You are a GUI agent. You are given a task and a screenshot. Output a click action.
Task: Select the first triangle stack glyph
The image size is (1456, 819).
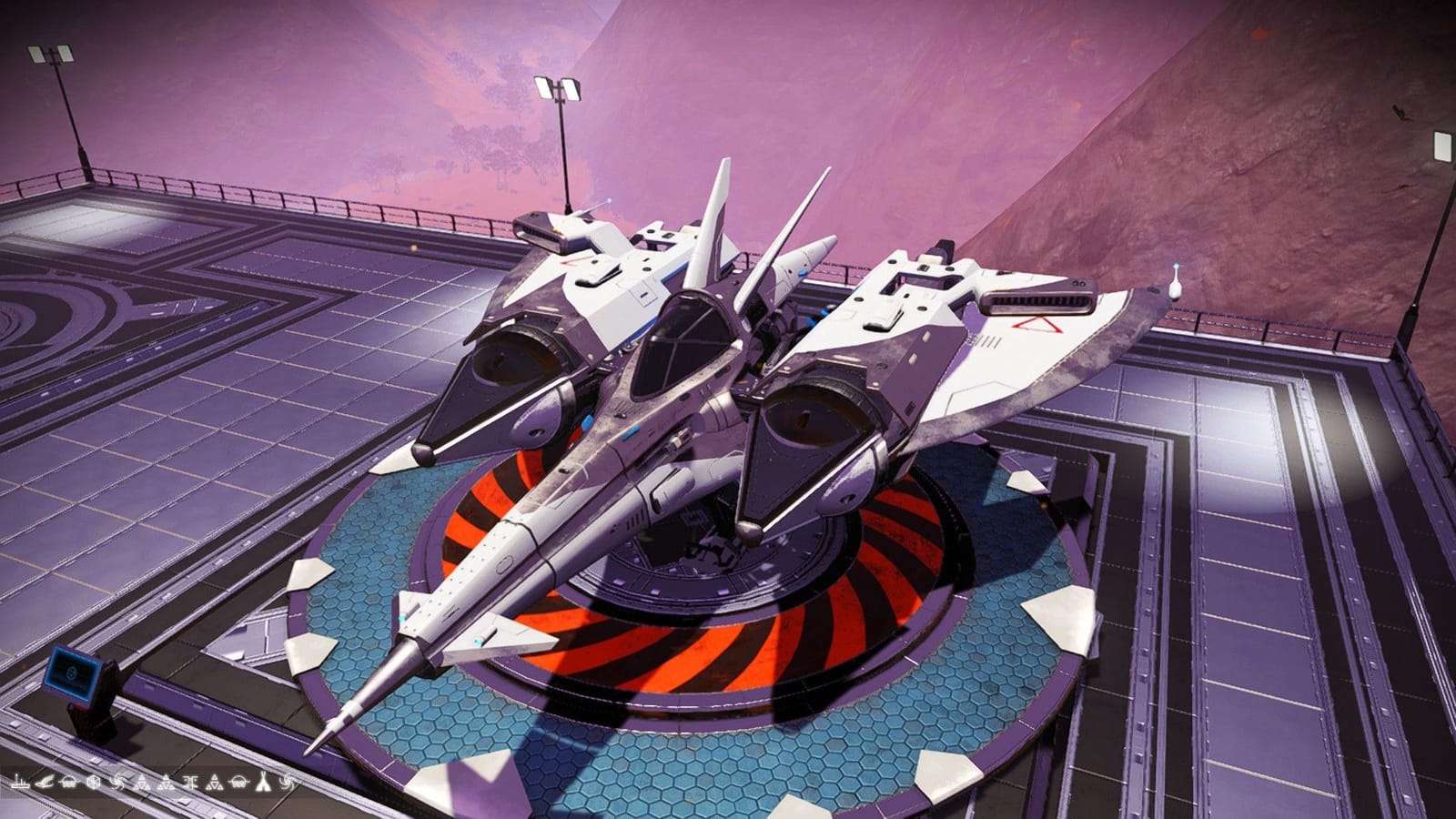click(142, 784)
